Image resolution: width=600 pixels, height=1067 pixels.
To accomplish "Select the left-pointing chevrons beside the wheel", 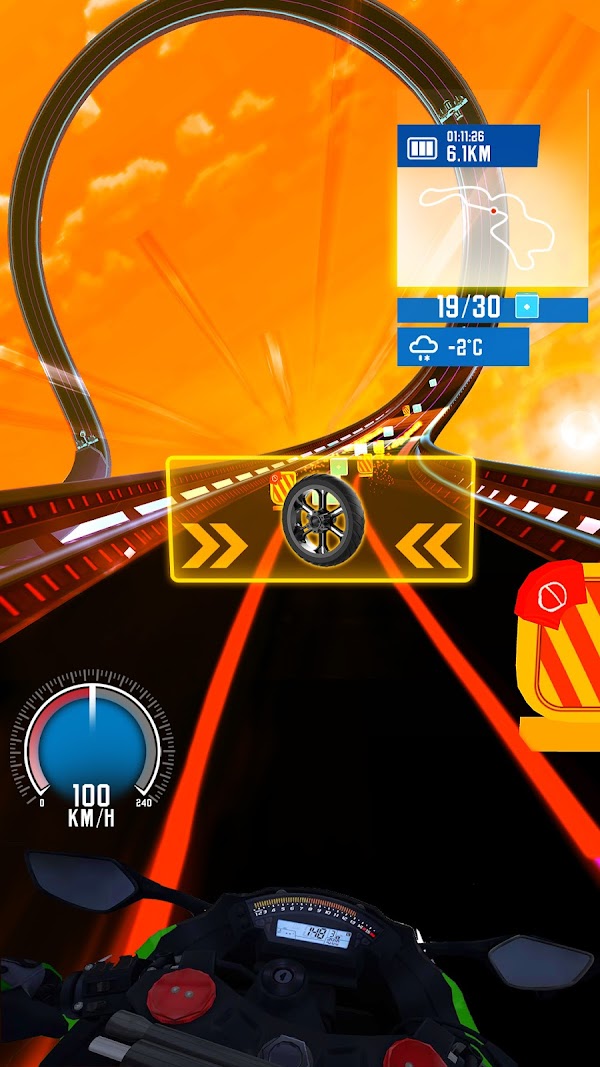I will tap(428, 544).
